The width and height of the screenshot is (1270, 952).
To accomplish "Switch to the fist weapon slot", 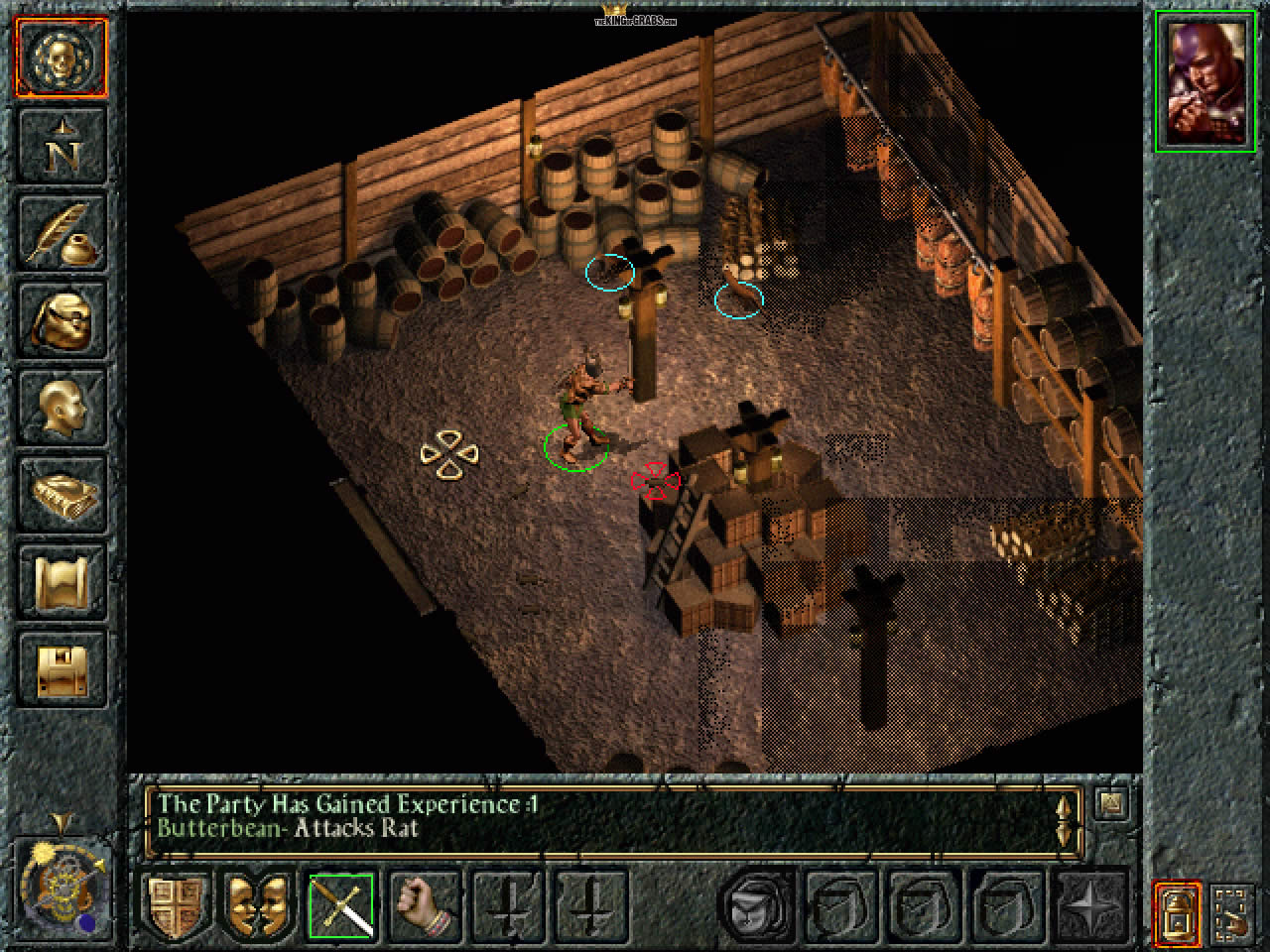I will coord(425,905).
